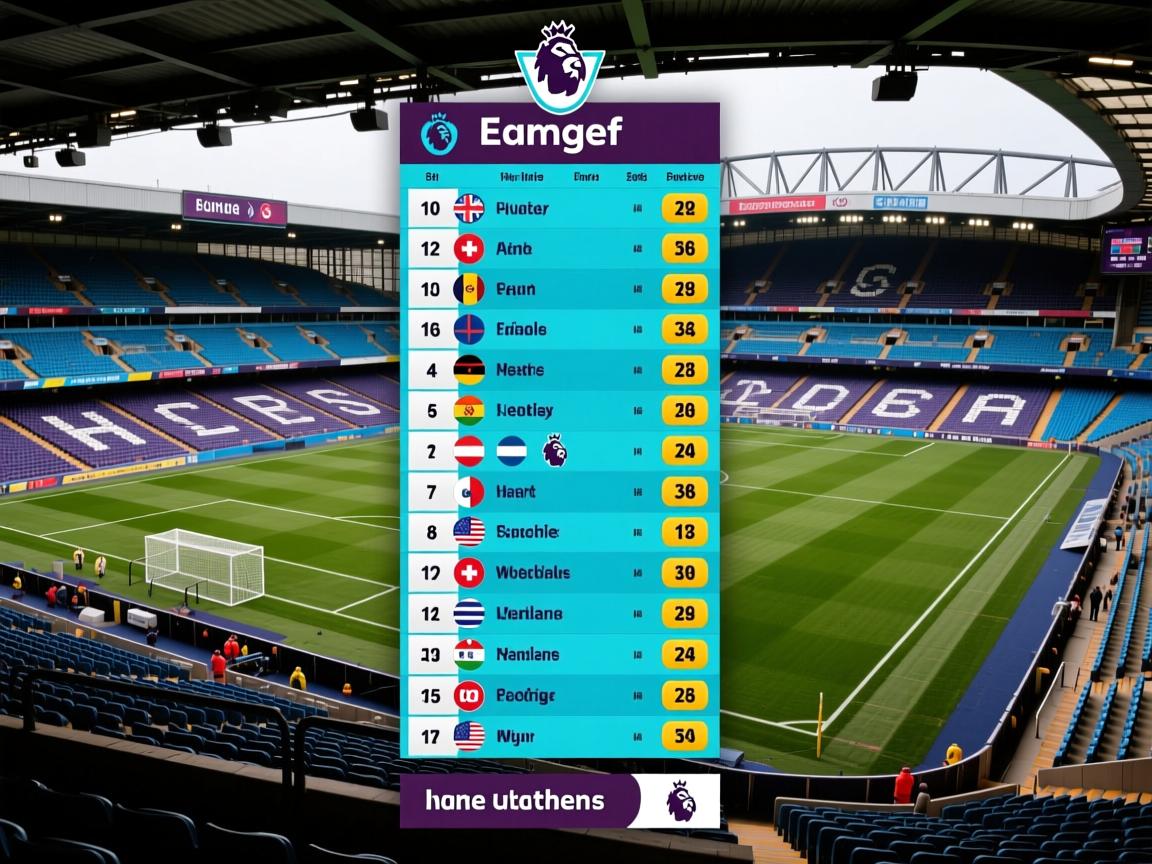
Task: Select the row with two flags and lion badge
Action: (560, 451)
